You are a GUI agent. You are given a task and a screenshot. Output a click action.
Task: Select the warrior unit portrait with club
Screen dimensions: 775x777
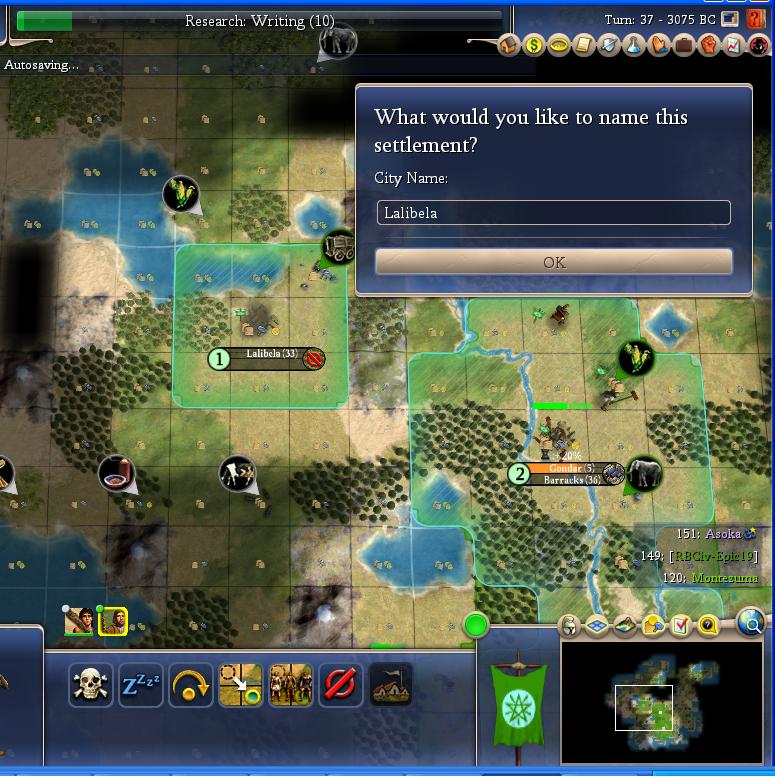point(79,622)
